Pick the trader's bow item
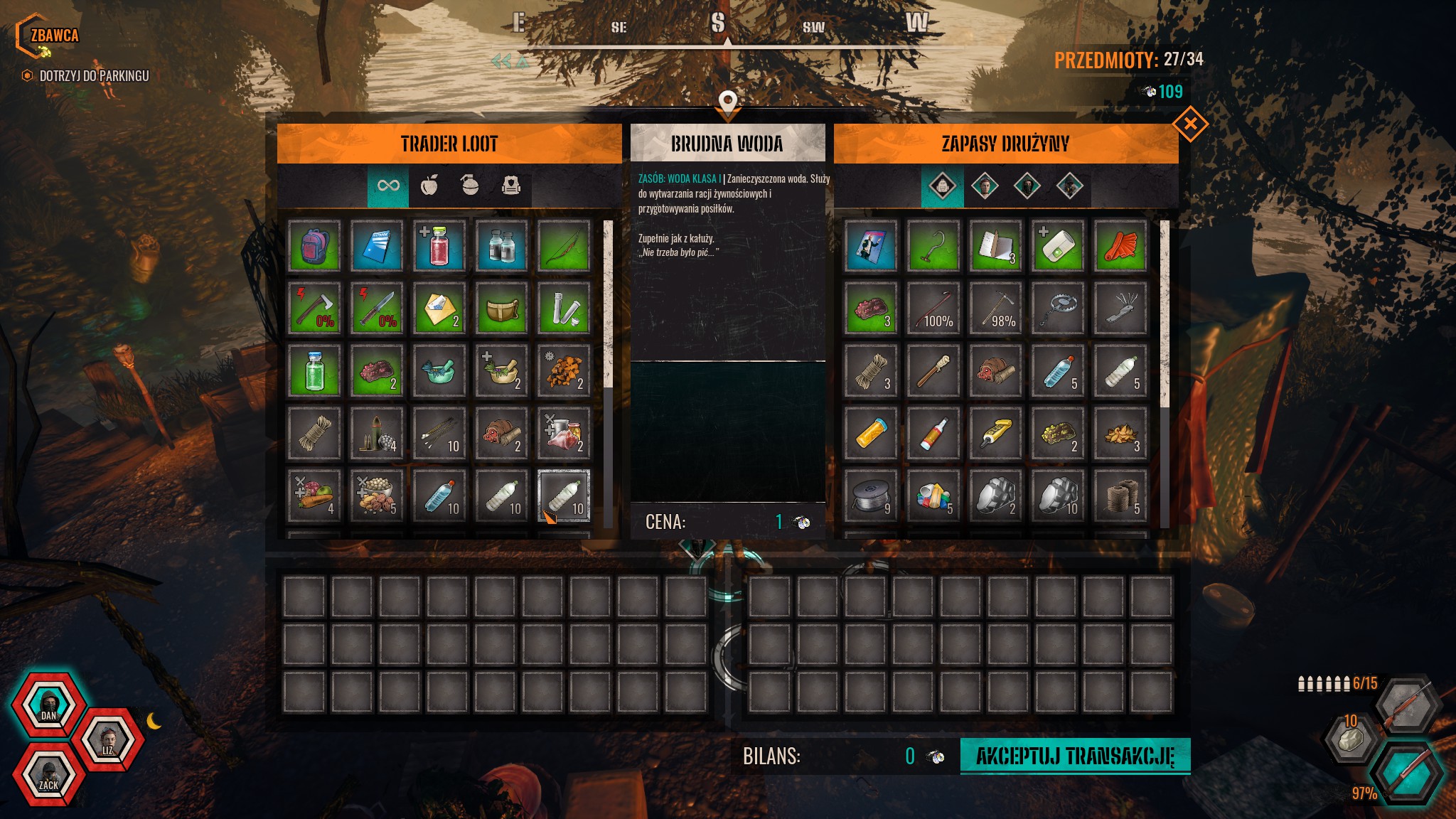This screenshot has height=819, width=1456. click(x=564, y=246)
